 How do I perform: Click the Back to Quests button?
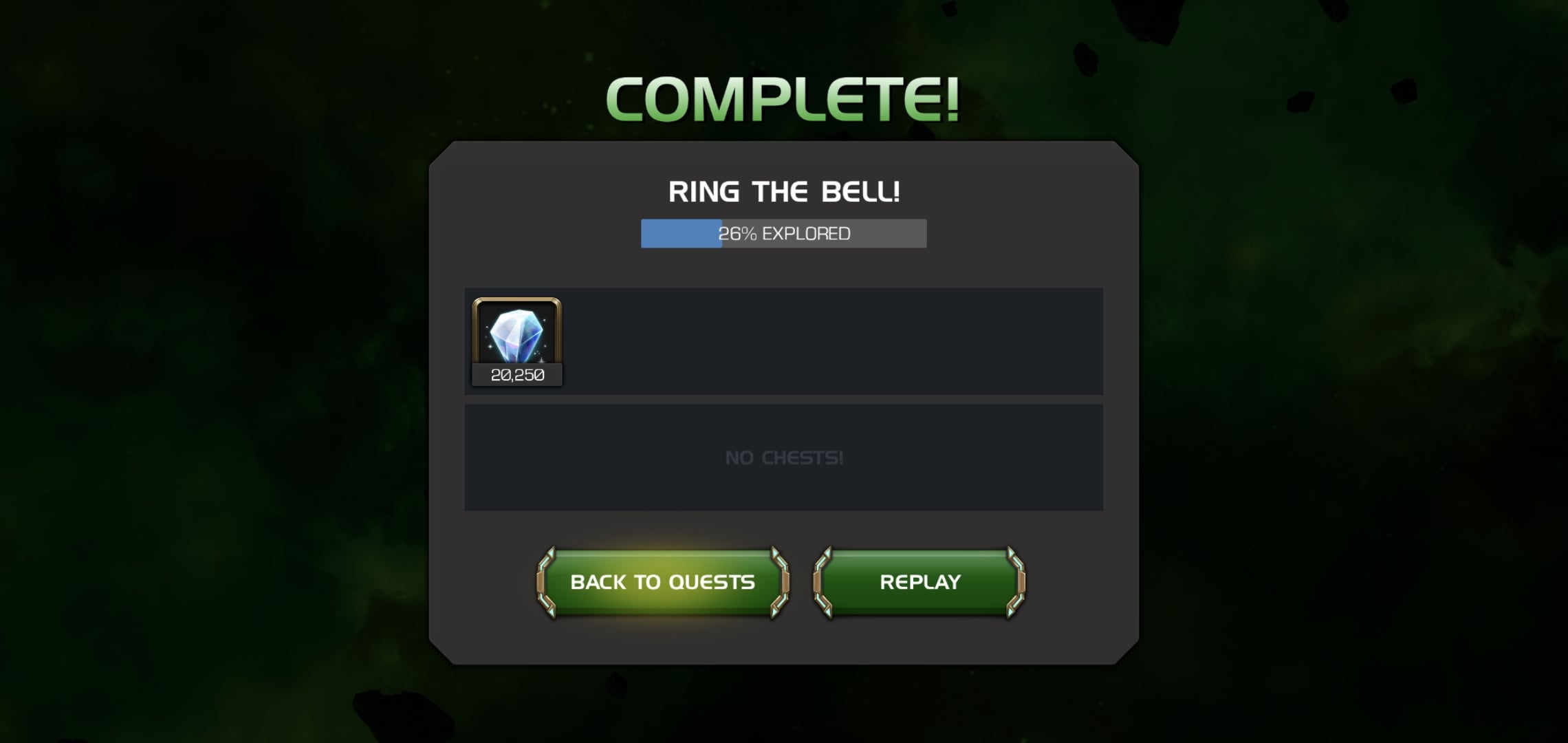[x=662, y=581]
